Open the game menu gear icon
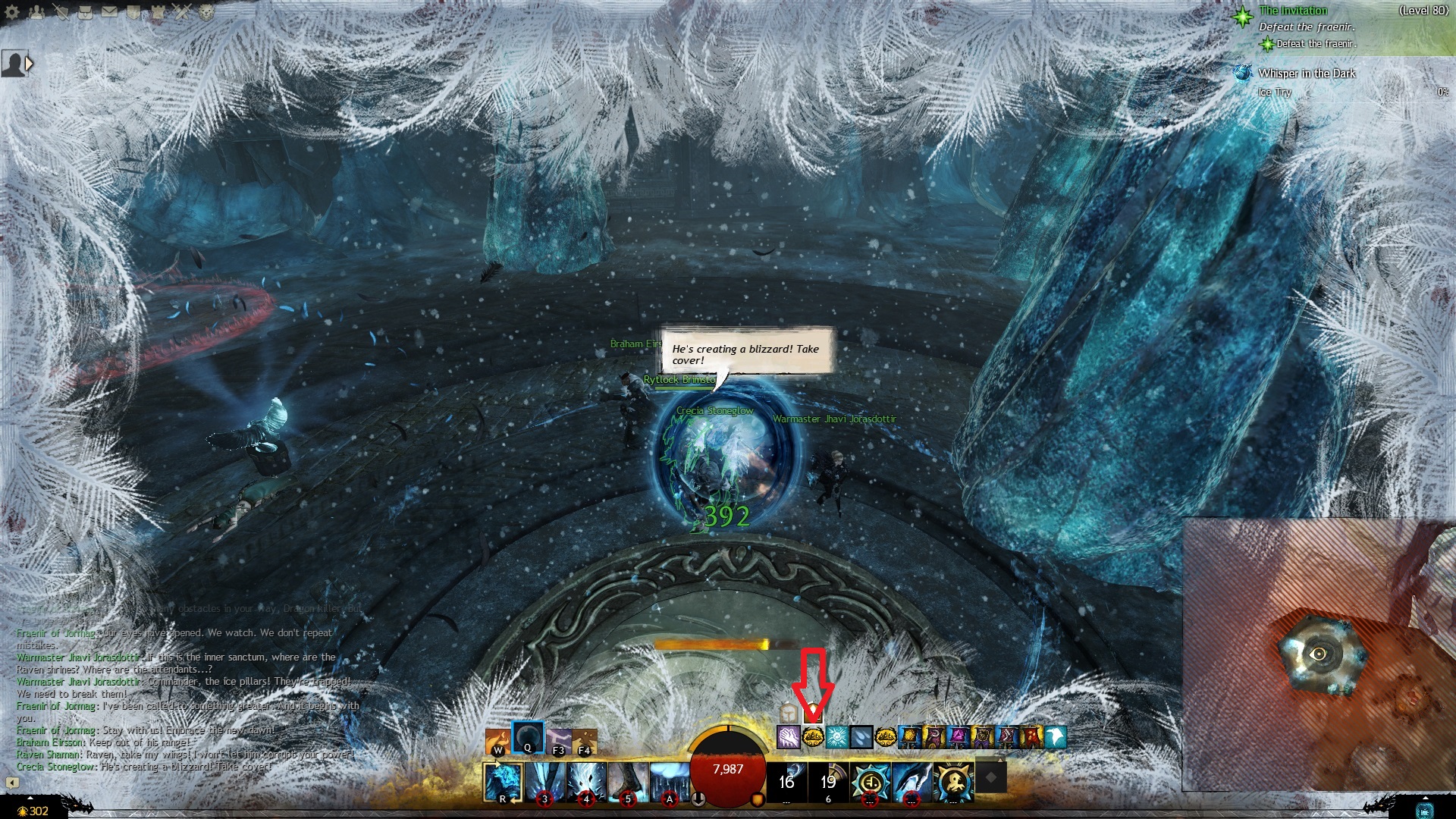Image resolution: width=1456 pixels, height=819 pixels. [x=13, y=12]
